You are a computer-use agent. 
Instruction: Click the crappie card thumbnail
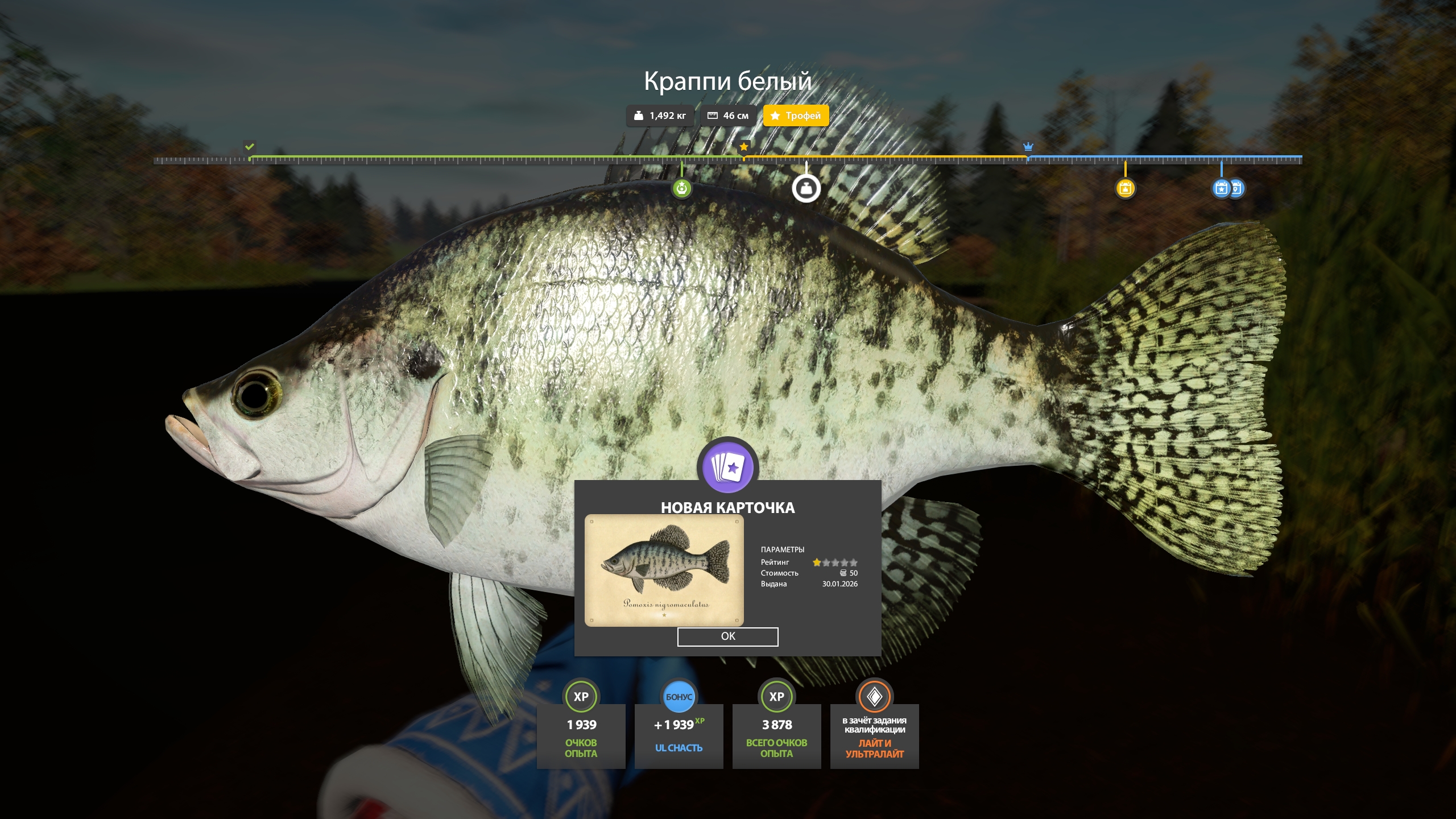(664, 570)
